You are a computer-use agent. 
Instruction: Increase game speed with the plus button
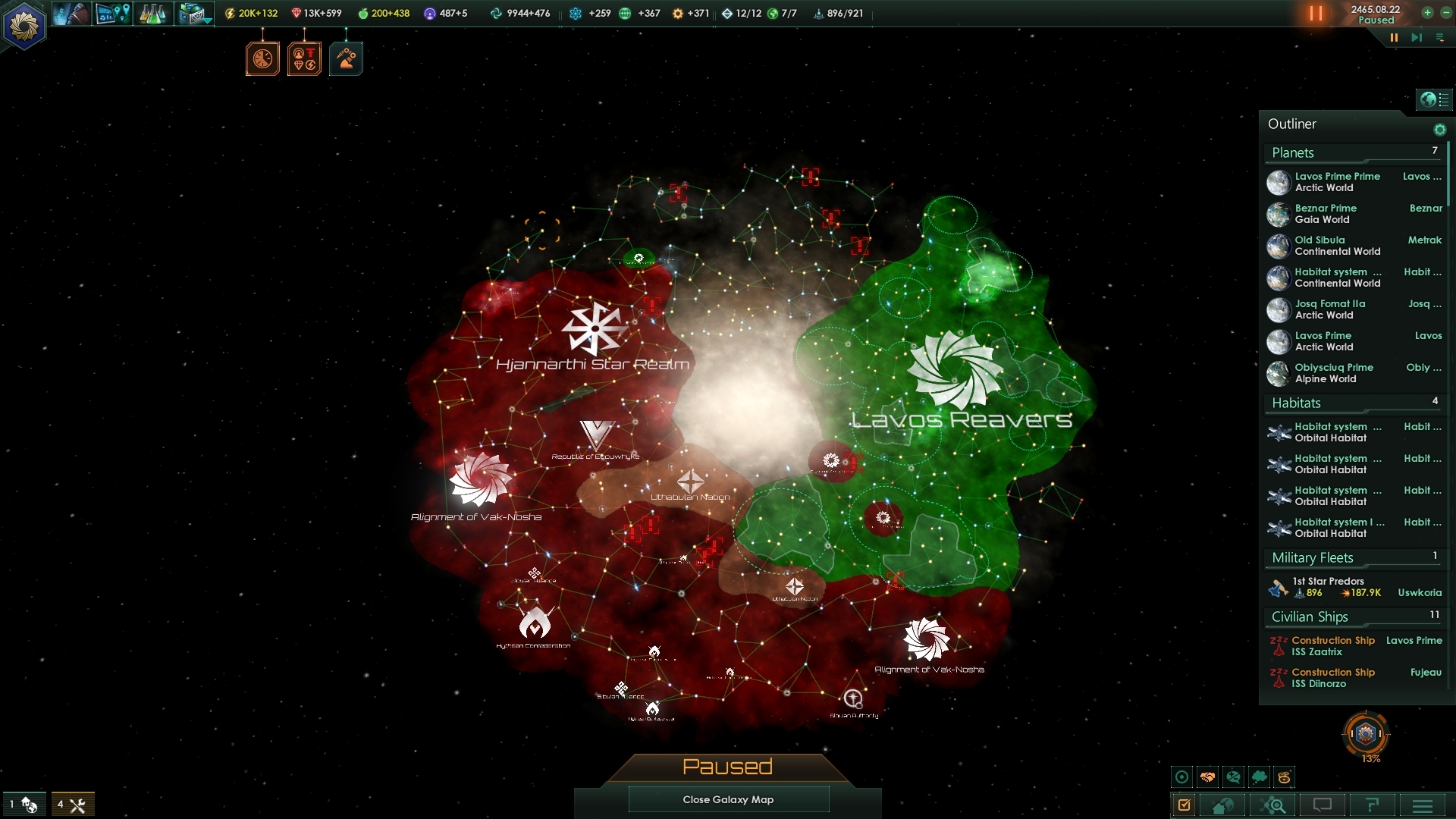(x=1427, y=12)
